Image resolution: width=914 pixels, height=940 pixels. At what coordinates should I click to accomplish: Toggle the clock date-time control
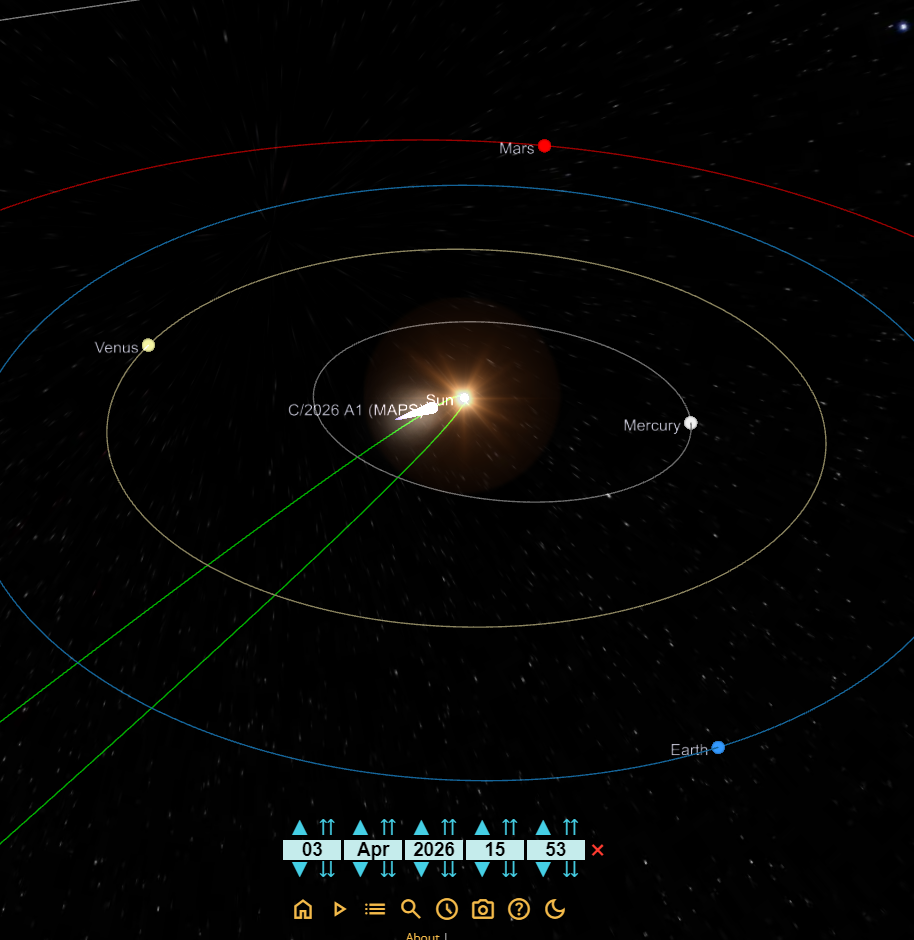[x=447, y=909]
